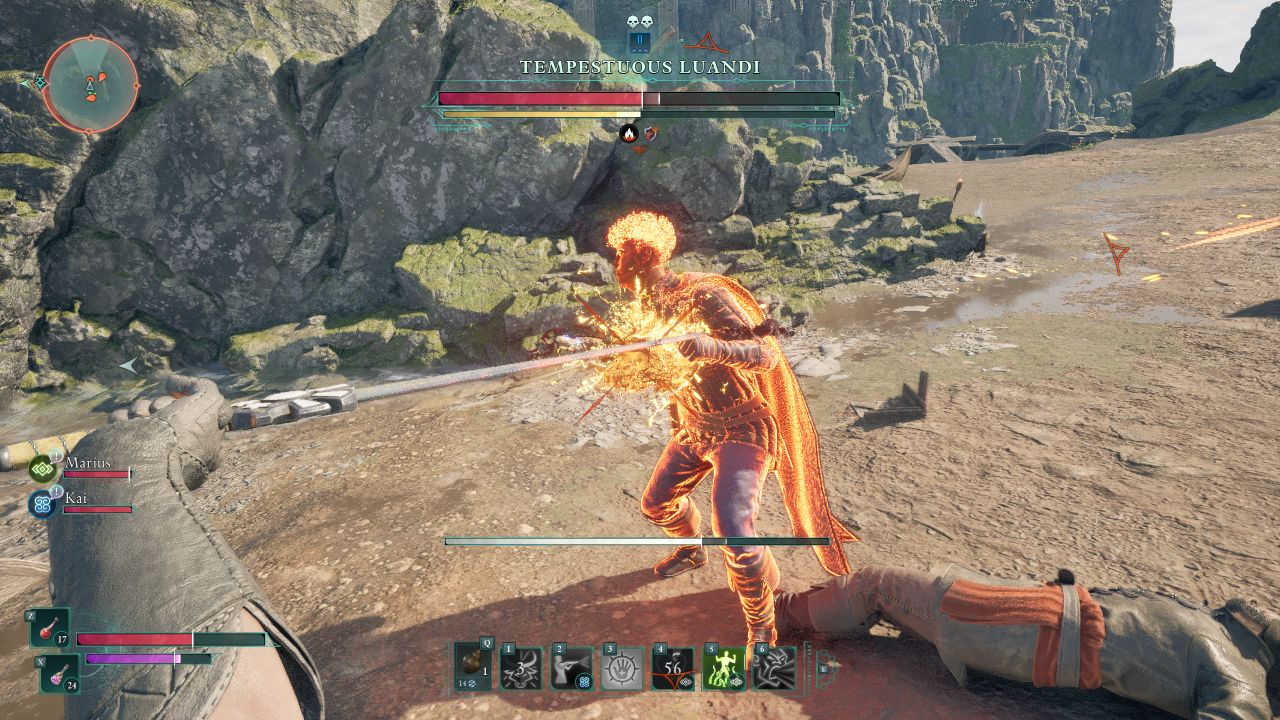Click the cooldown ability showing 56
Screen dimensions: 1280x720
(672, 668)
